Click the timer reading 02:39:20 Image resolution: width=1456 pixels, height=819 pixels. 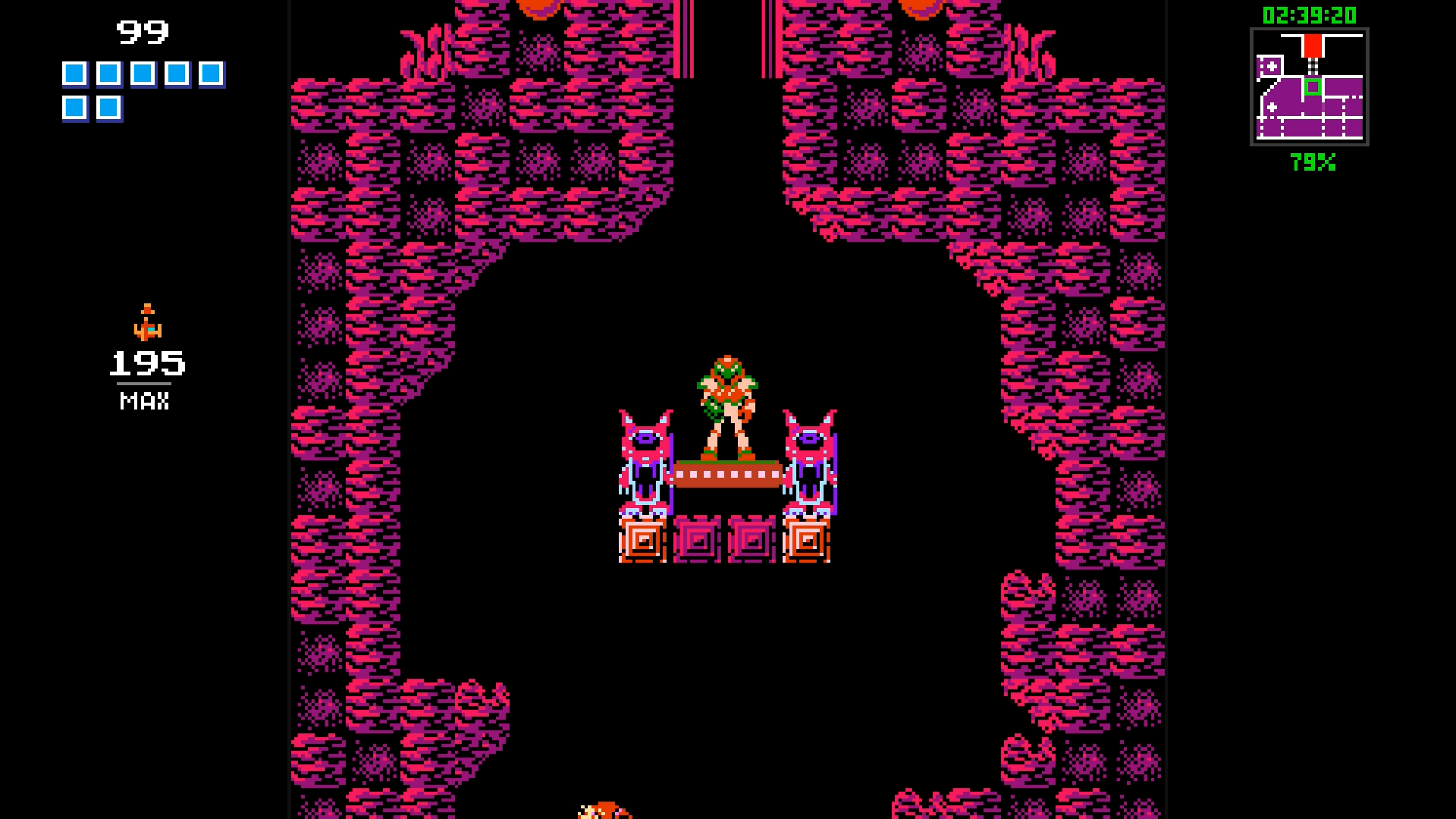click(1310, 14)
